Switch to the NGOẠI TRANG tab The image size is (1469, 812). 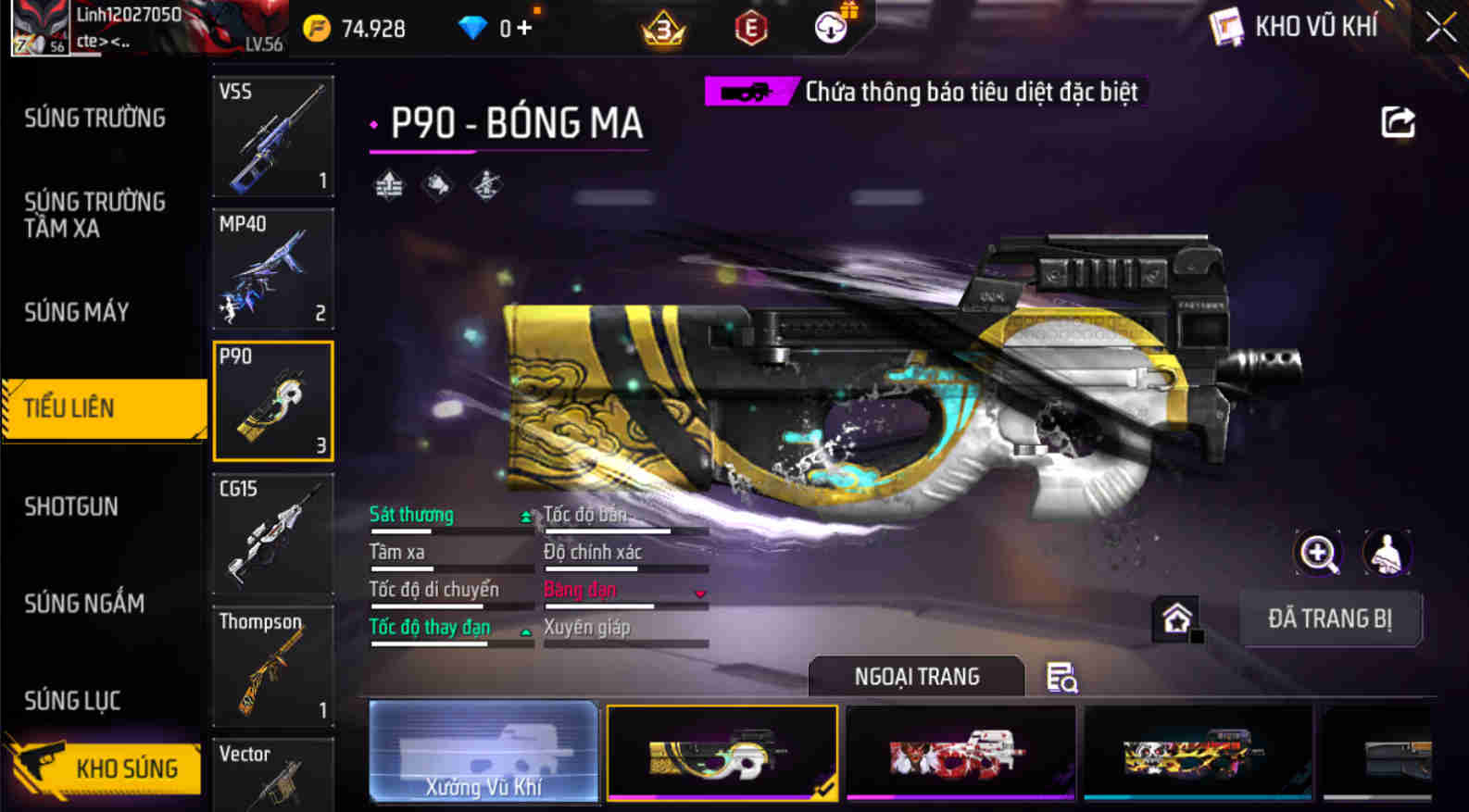(x=917, y=677)
